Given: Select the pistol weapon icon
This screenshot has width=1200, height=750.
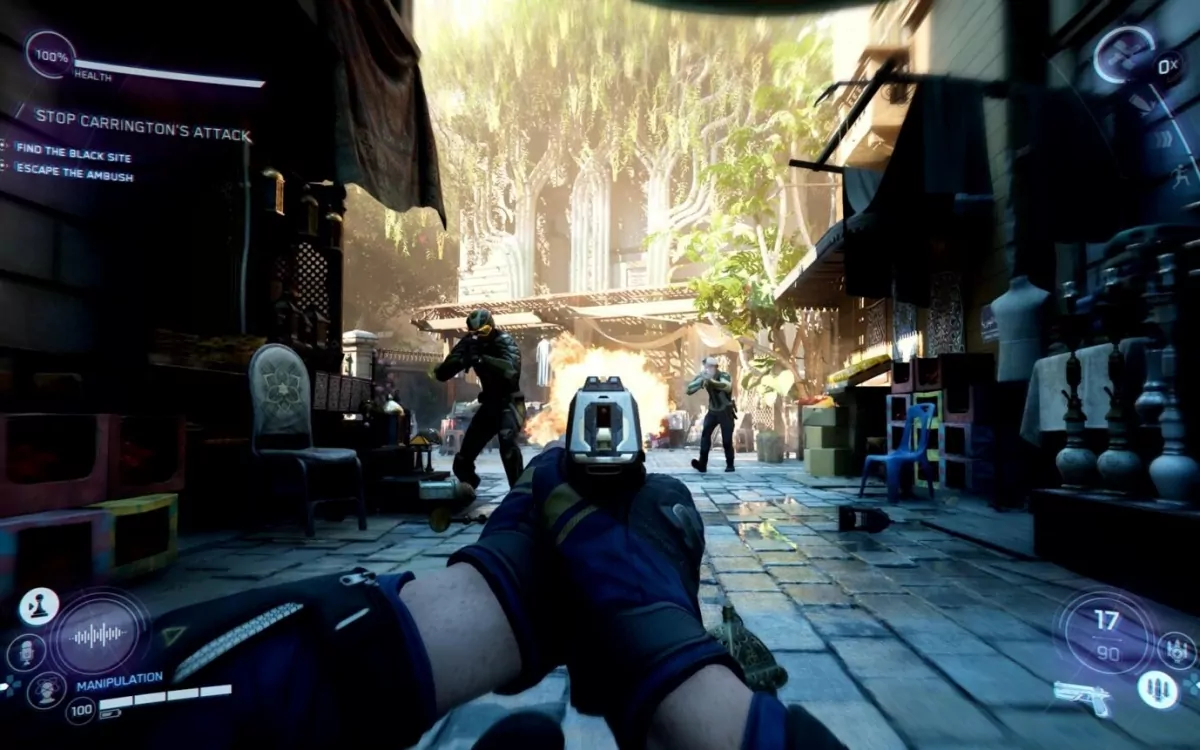Looking at the screenshot, I should coord(1081,696).
